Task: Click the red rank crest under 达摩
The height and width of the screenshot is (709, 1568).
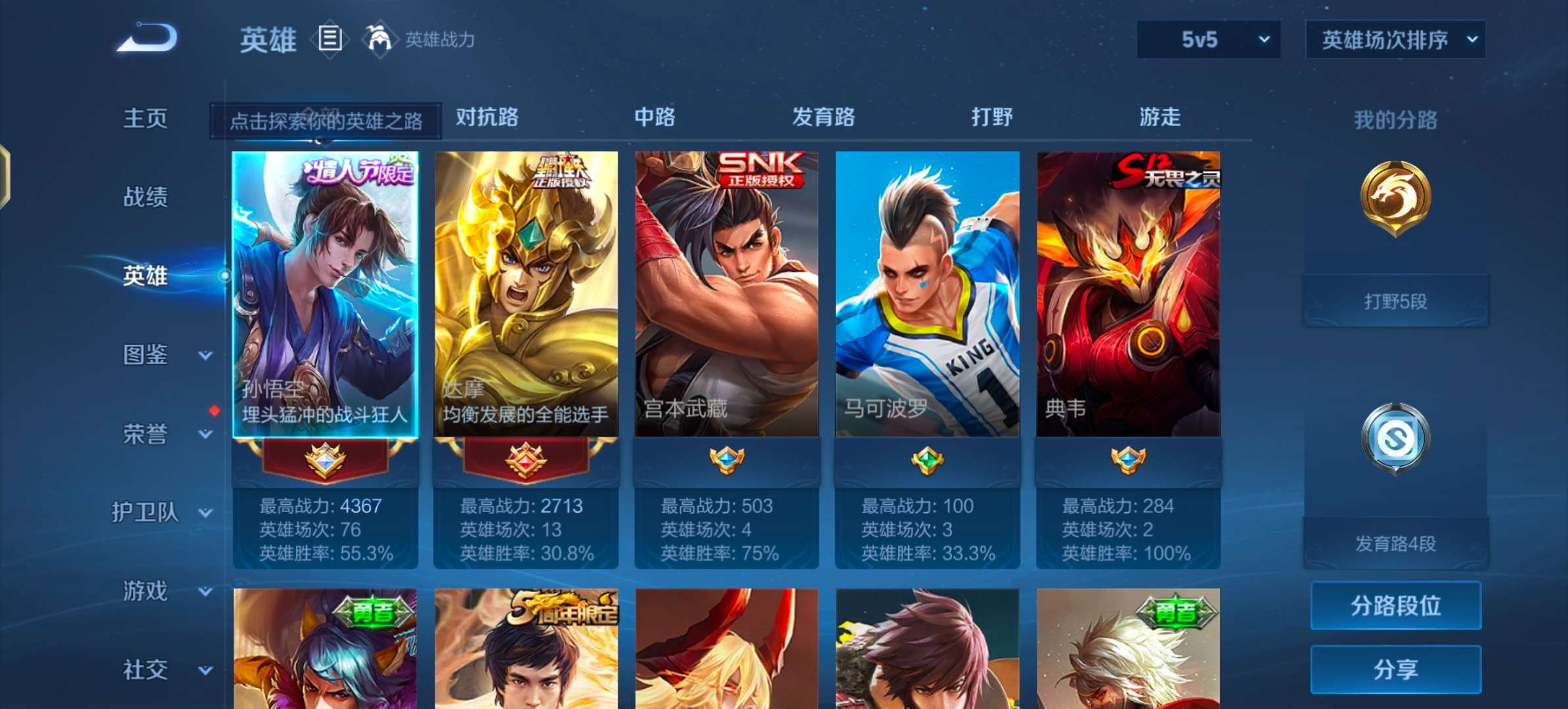Action: (x=524, y=461)
